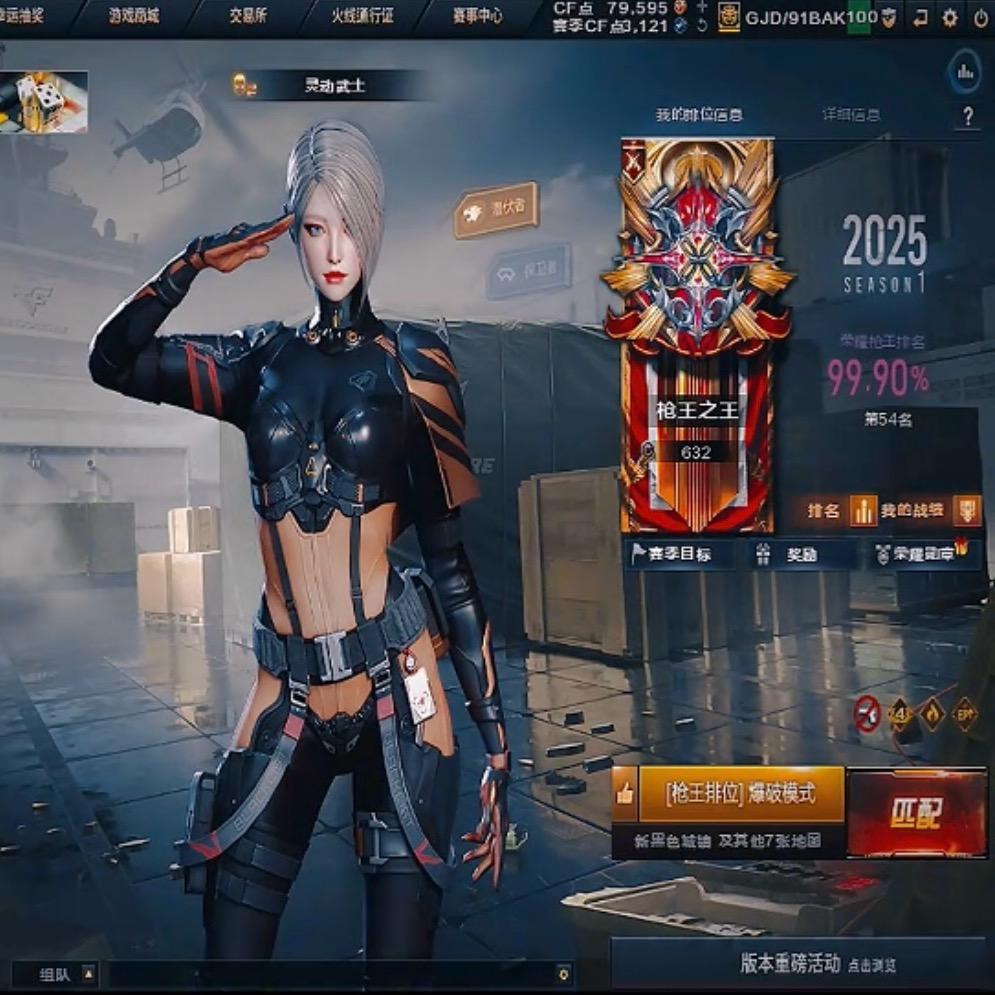Open the 交易所 trading exchange

[x=248, y=16]
